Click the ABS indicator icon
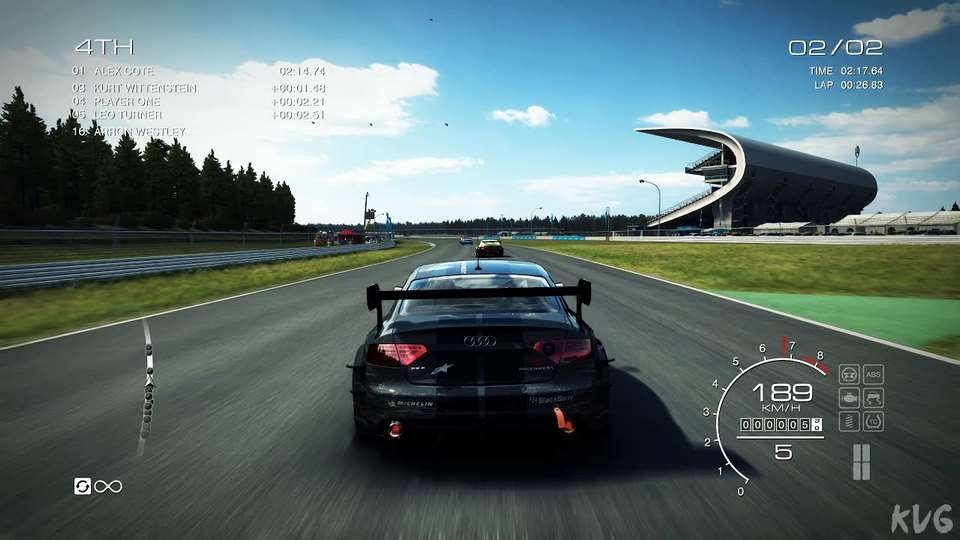This screenshot has width=960, height=540. 873,374
